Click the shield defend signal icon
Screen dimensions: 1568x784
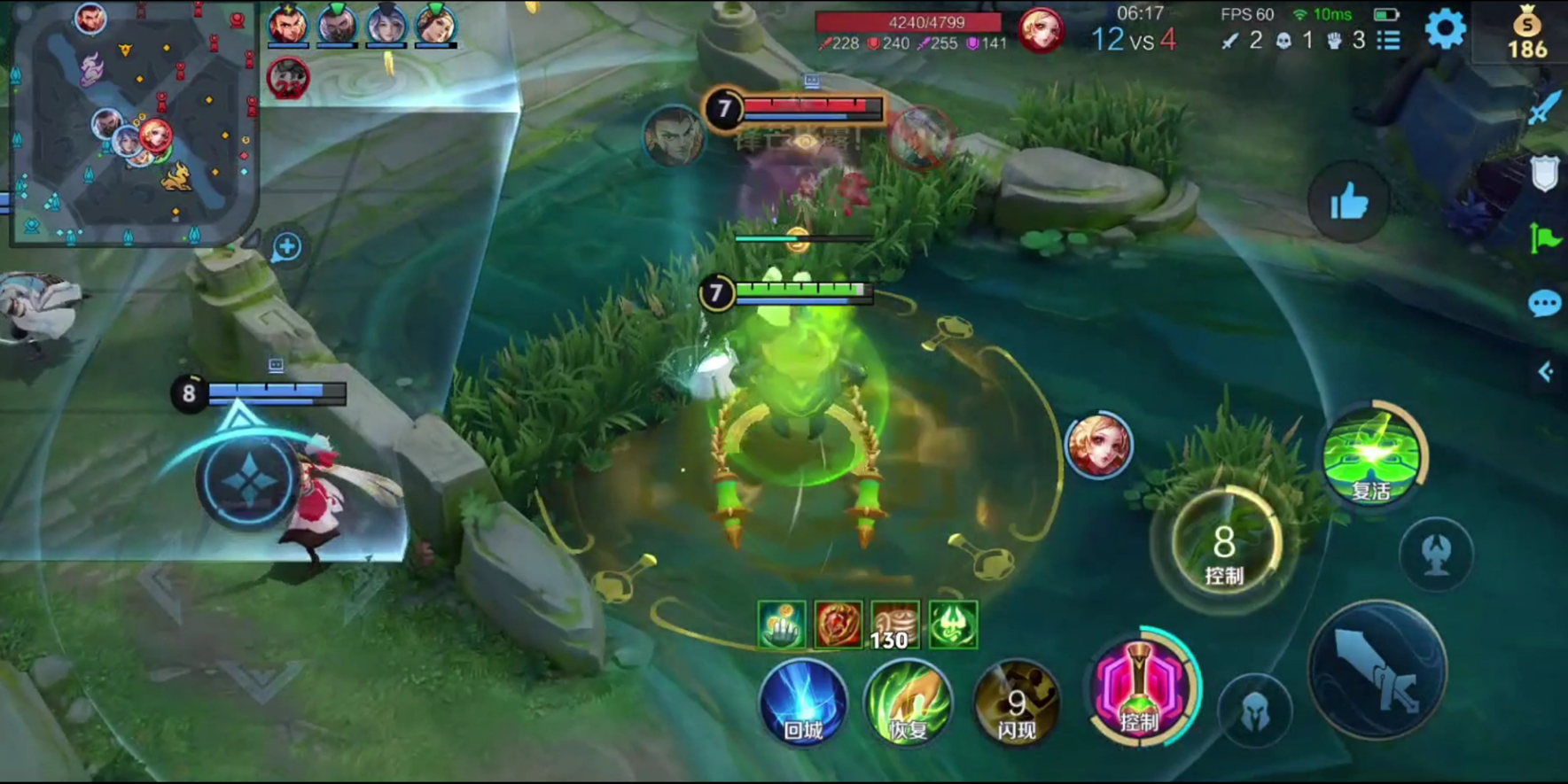point(1544,173)
